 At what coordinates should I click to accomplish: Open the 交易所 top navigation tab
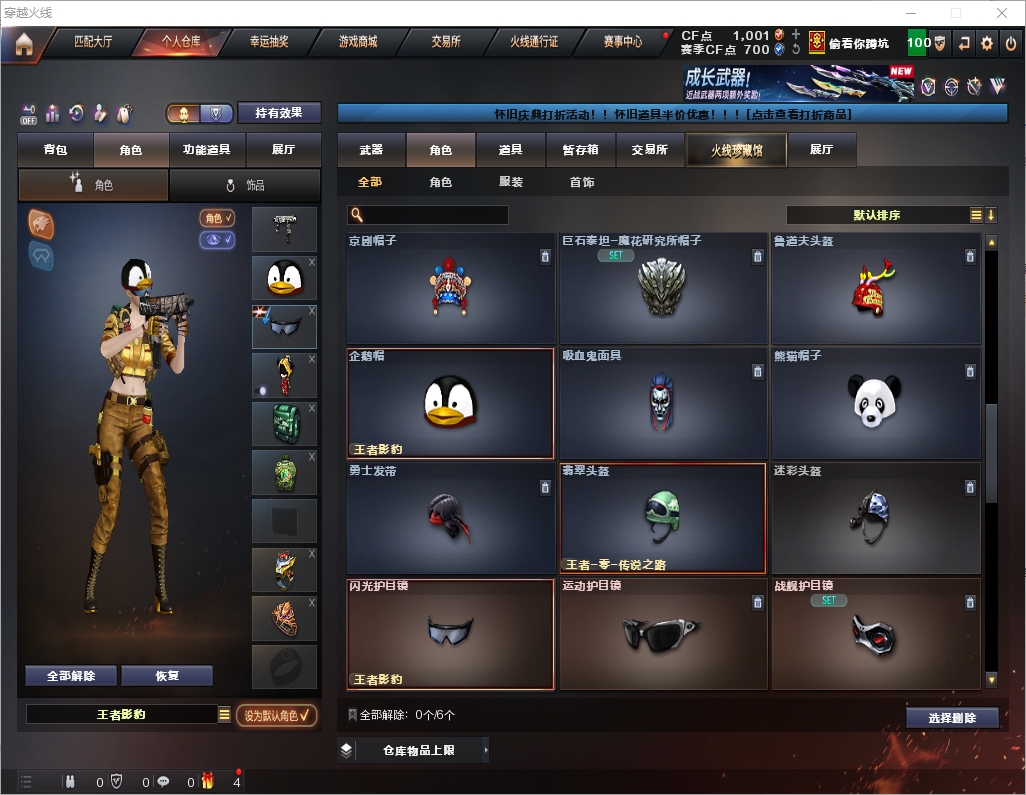[x=446, y=43]
